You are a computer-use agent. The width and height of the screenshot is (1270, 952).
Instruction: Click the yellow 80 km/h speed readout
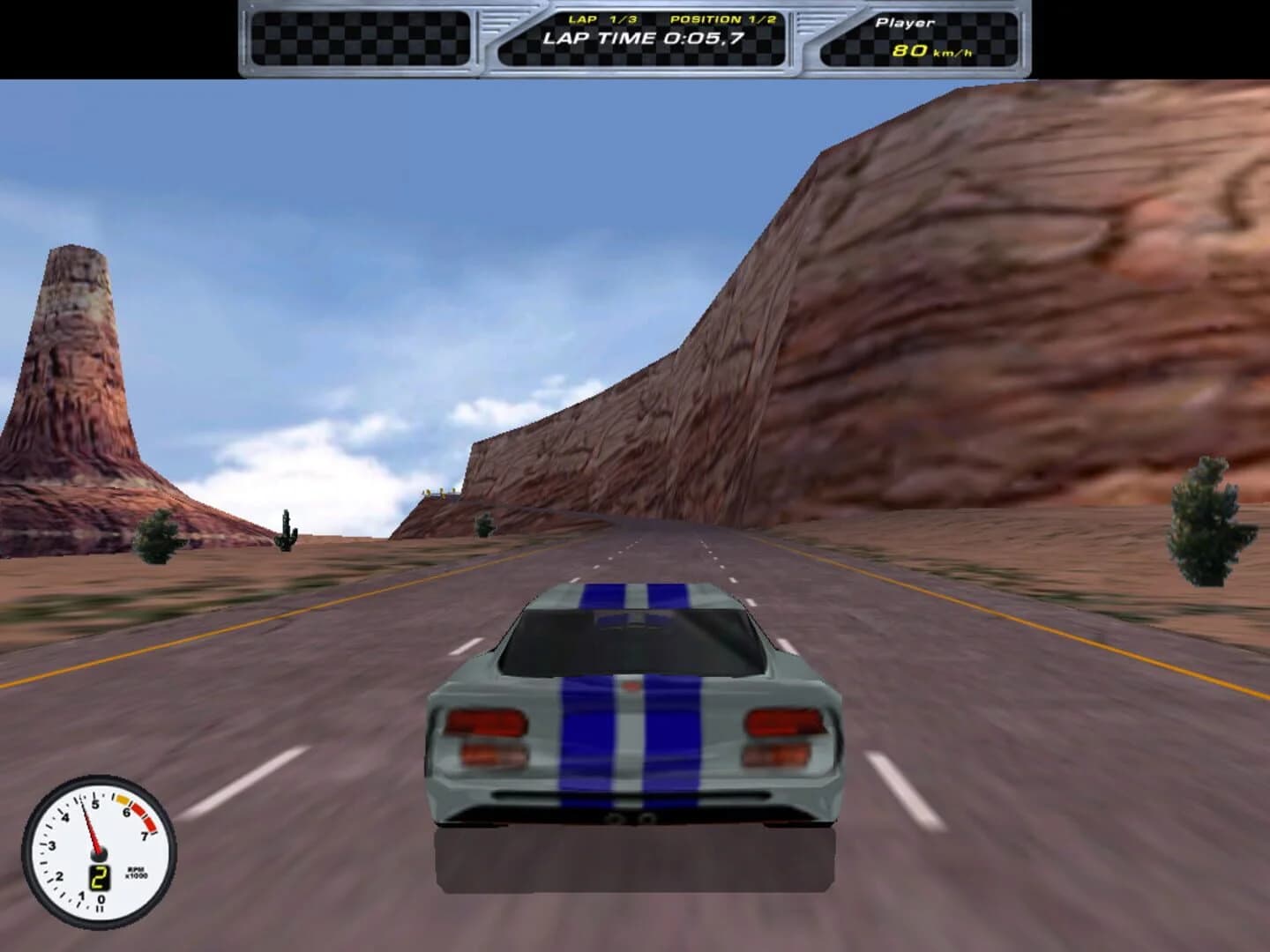pyautogui.click(x=910, y=51)
